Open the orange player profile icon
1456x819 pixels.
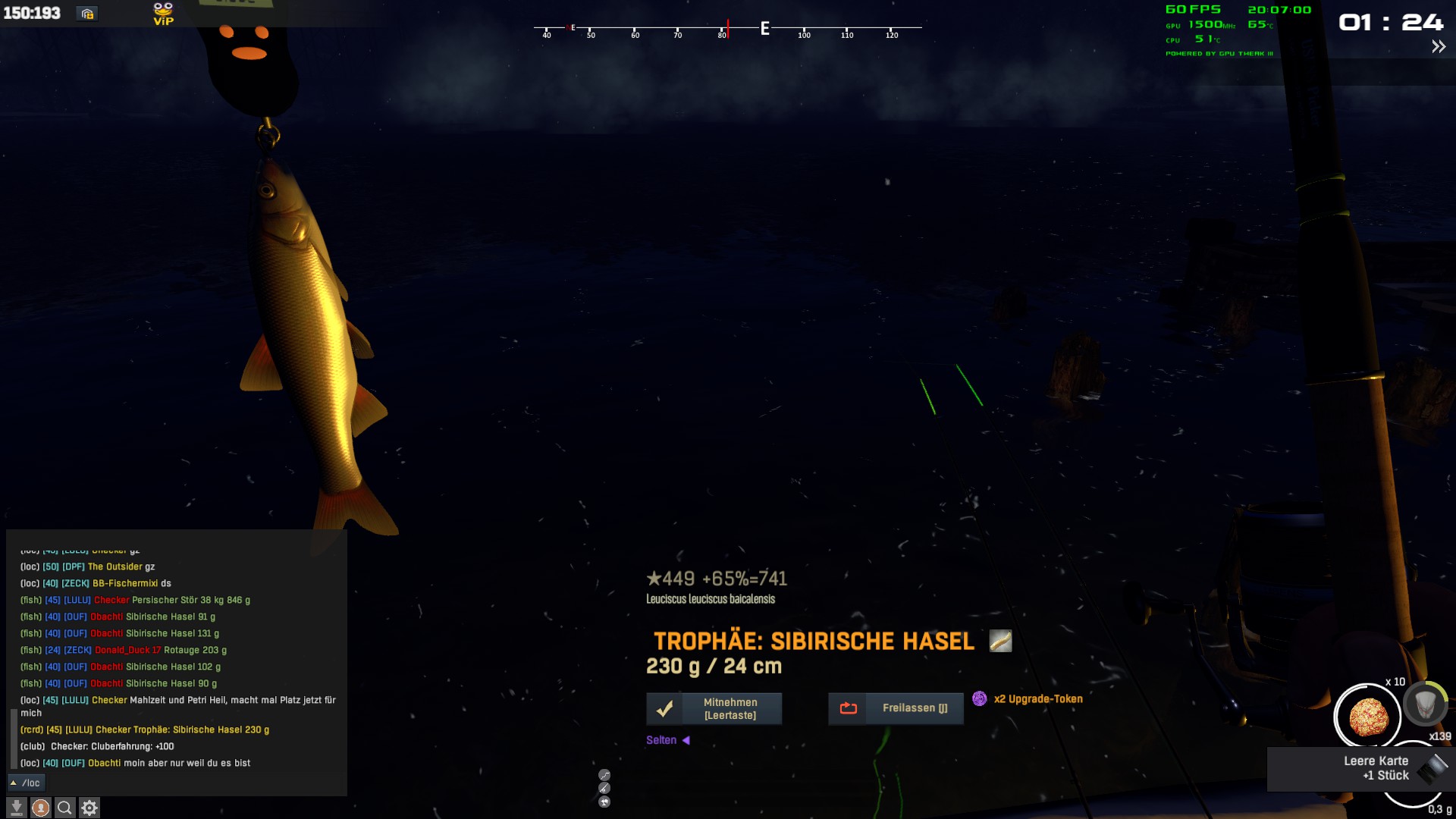click(x=41, y=808)
